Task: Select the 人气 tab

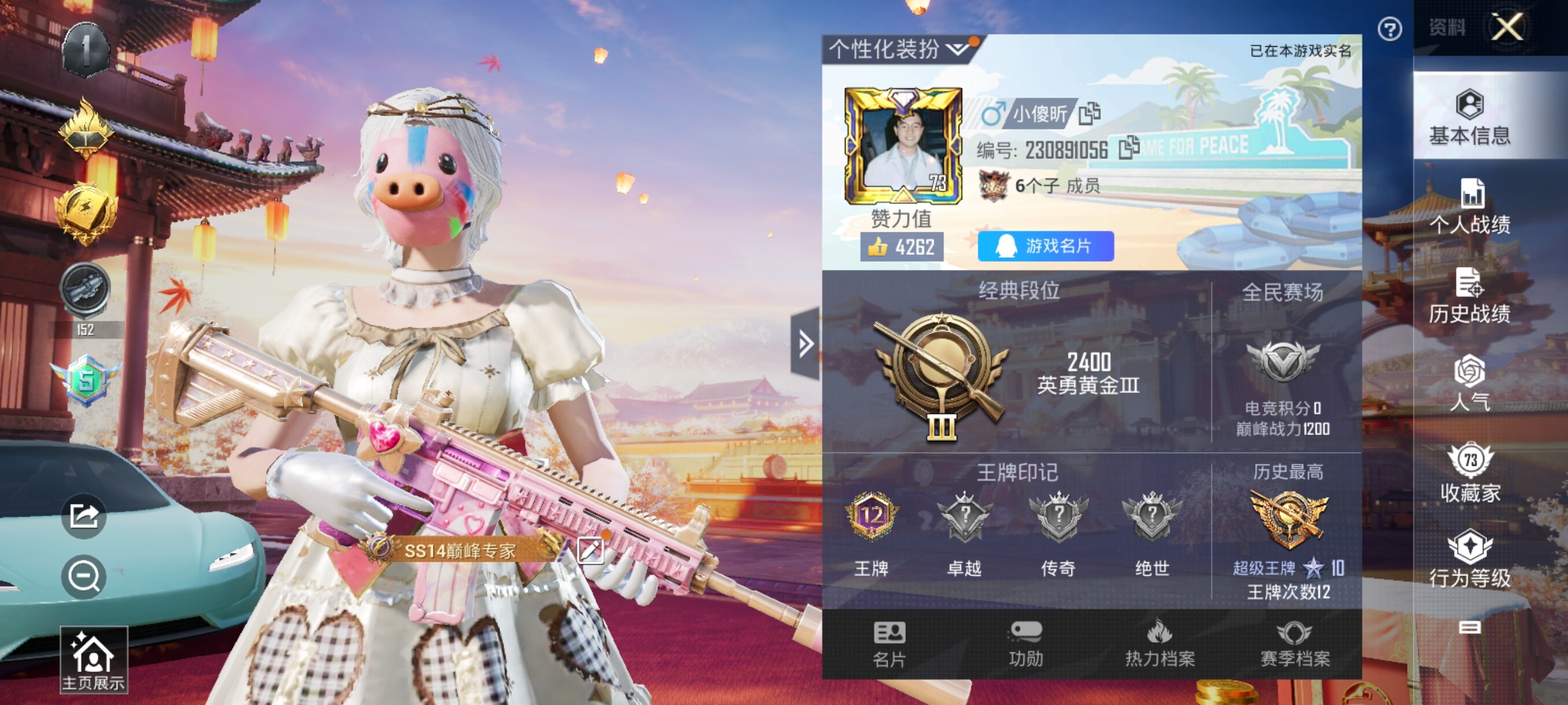Action: 1469,383
